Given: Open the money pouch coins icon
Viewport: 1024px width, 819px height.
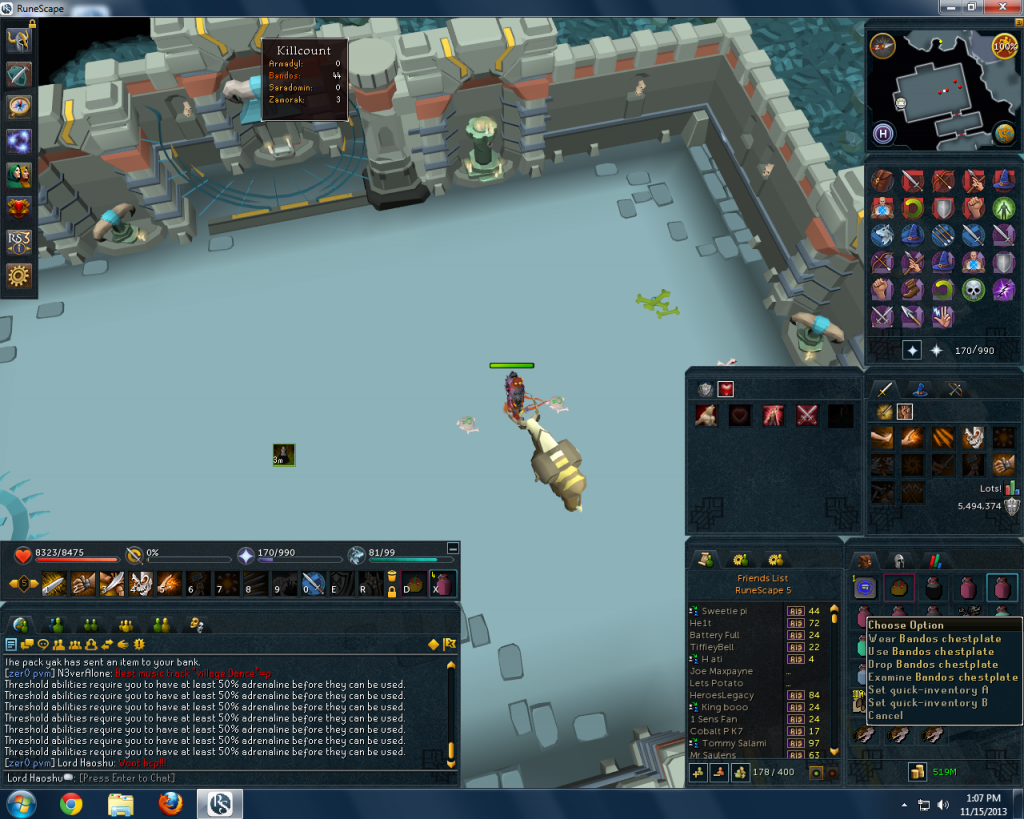Looking at the screenshot, I should tap(915, 771).
